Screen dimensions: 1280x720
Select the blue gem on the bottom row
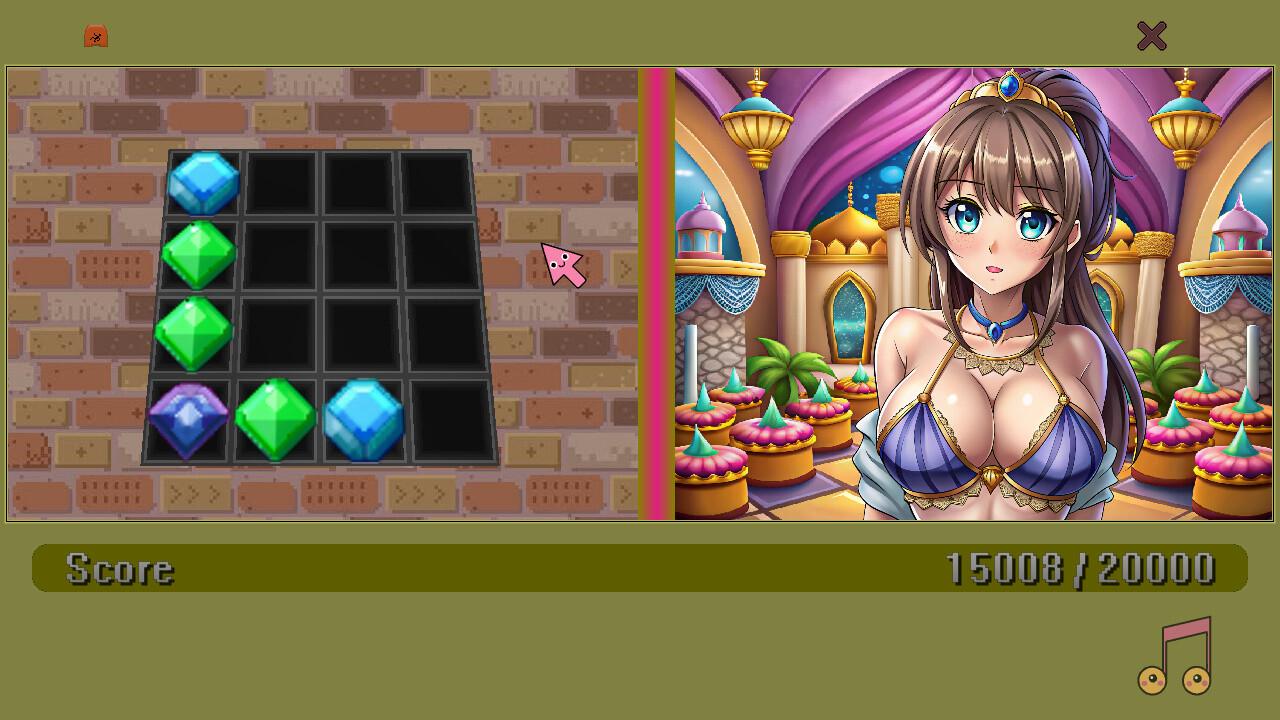click(x=362, y=418)
